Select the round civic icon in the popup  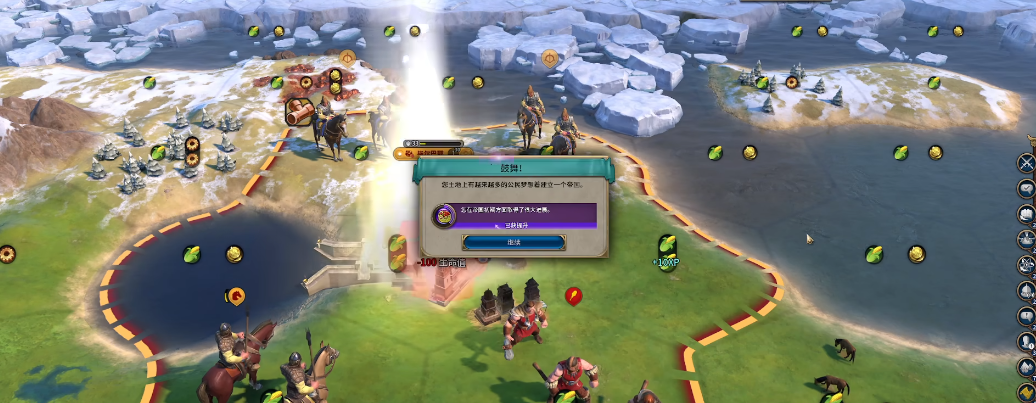[x=443, y=214]
